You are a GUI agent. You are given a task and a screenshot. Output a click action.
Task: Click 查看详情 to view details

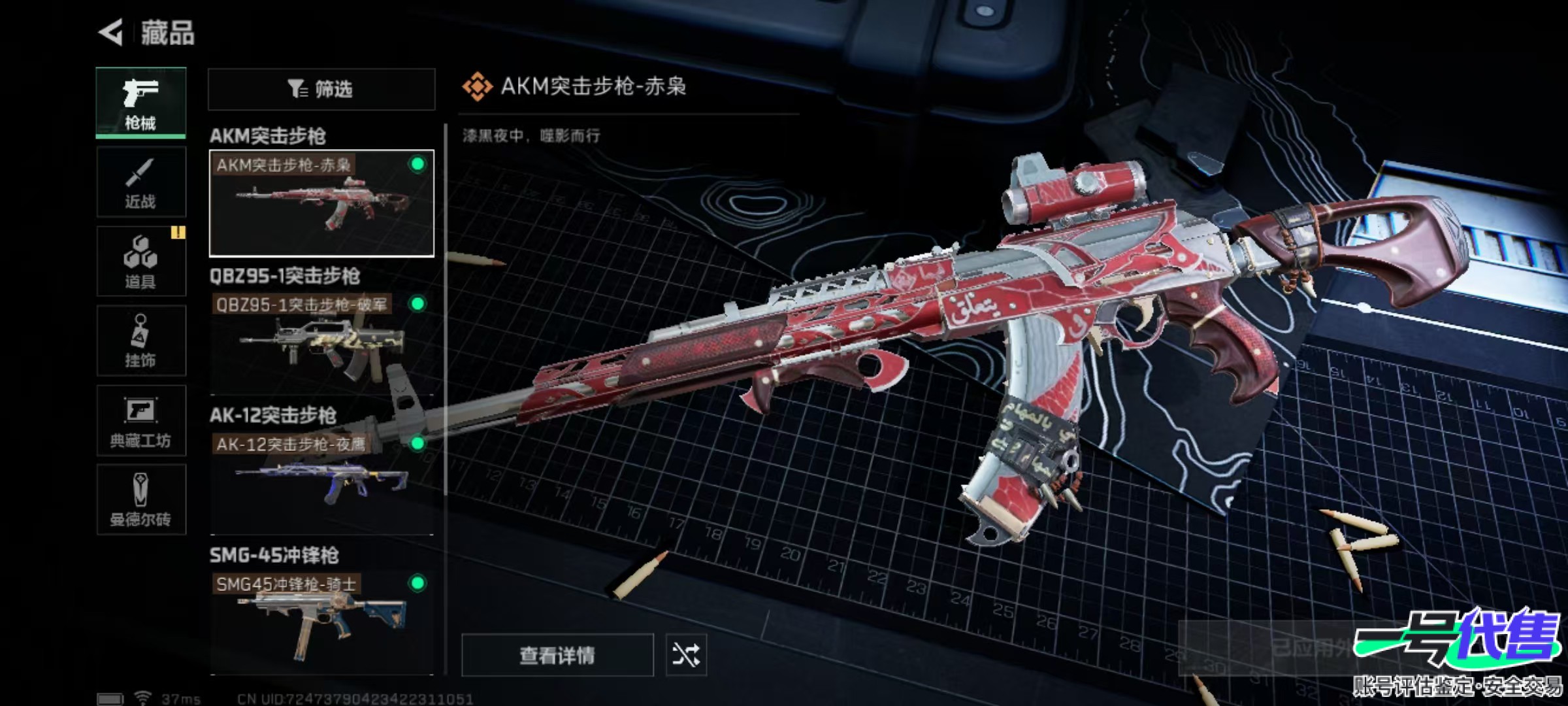click(x=557, y=654)
